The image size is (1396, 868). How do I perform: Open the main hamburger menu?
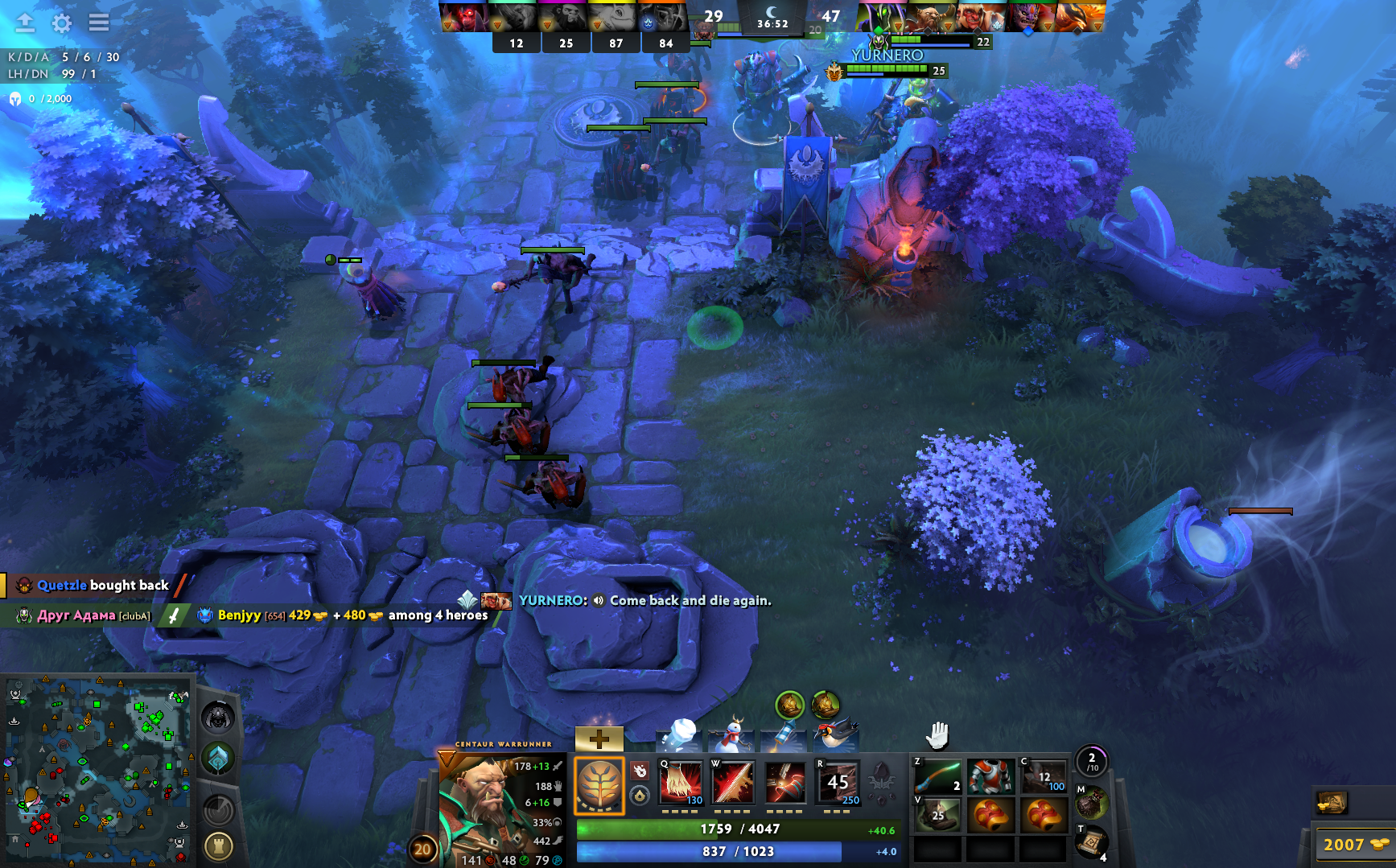[x=99, y=23]
